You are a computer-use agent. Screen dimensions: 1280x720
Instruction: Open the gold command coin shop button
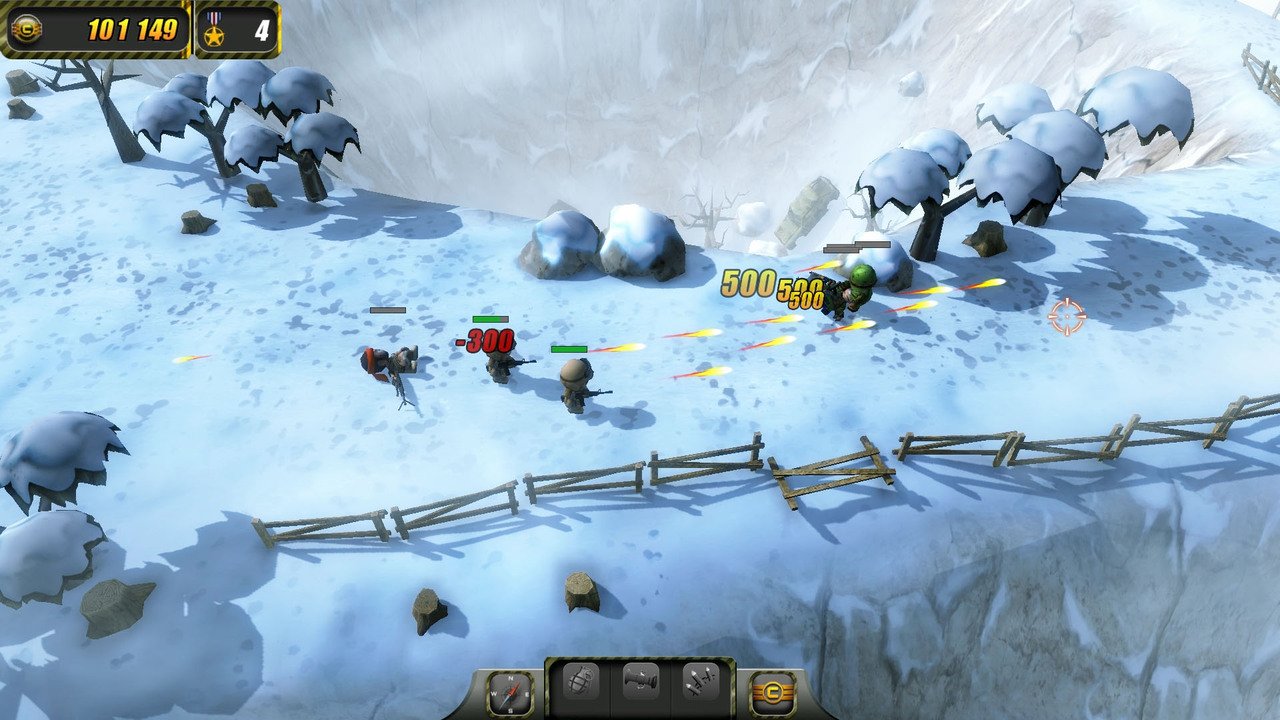click(x=772, y=692)
